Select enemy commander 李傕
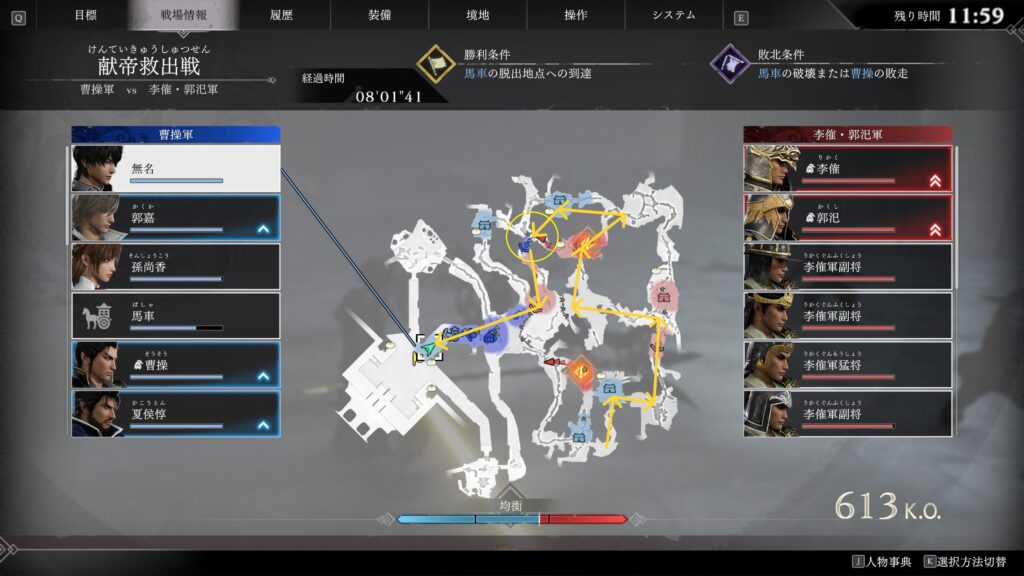The image size is (1024, 576). point(847,169)
